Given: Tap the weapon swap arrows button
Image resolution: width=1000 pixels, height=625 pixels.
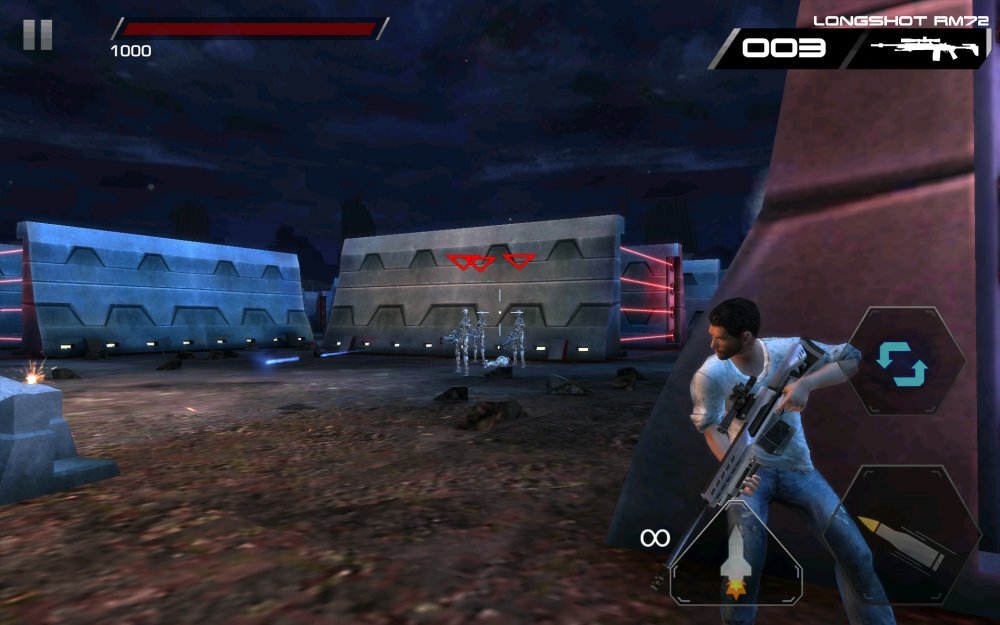Looking at the screenshot, I should coord(902,362).
